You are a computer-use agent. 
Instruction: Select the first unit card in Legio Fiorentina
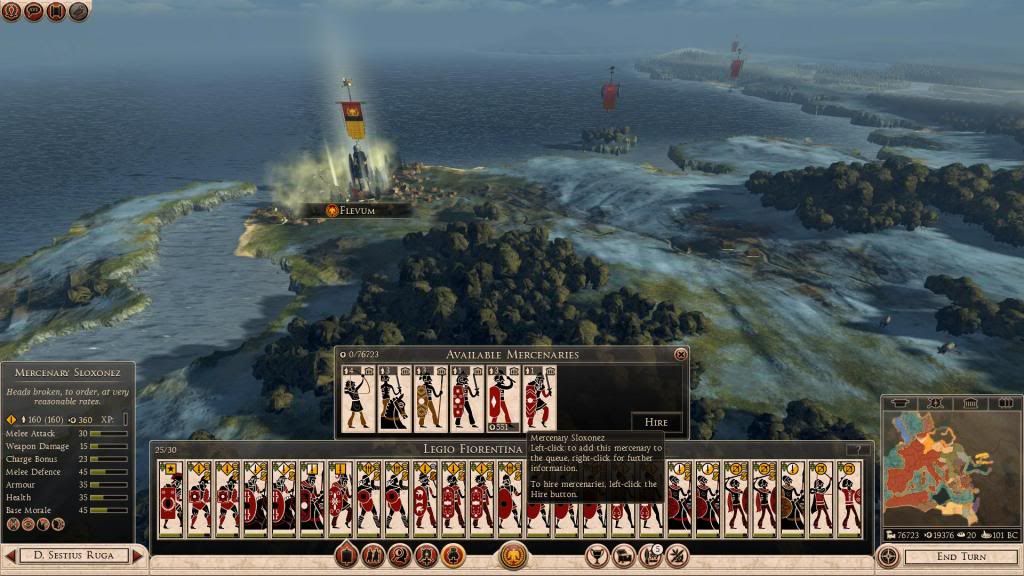pyautogui.click(x=170, y=496)
